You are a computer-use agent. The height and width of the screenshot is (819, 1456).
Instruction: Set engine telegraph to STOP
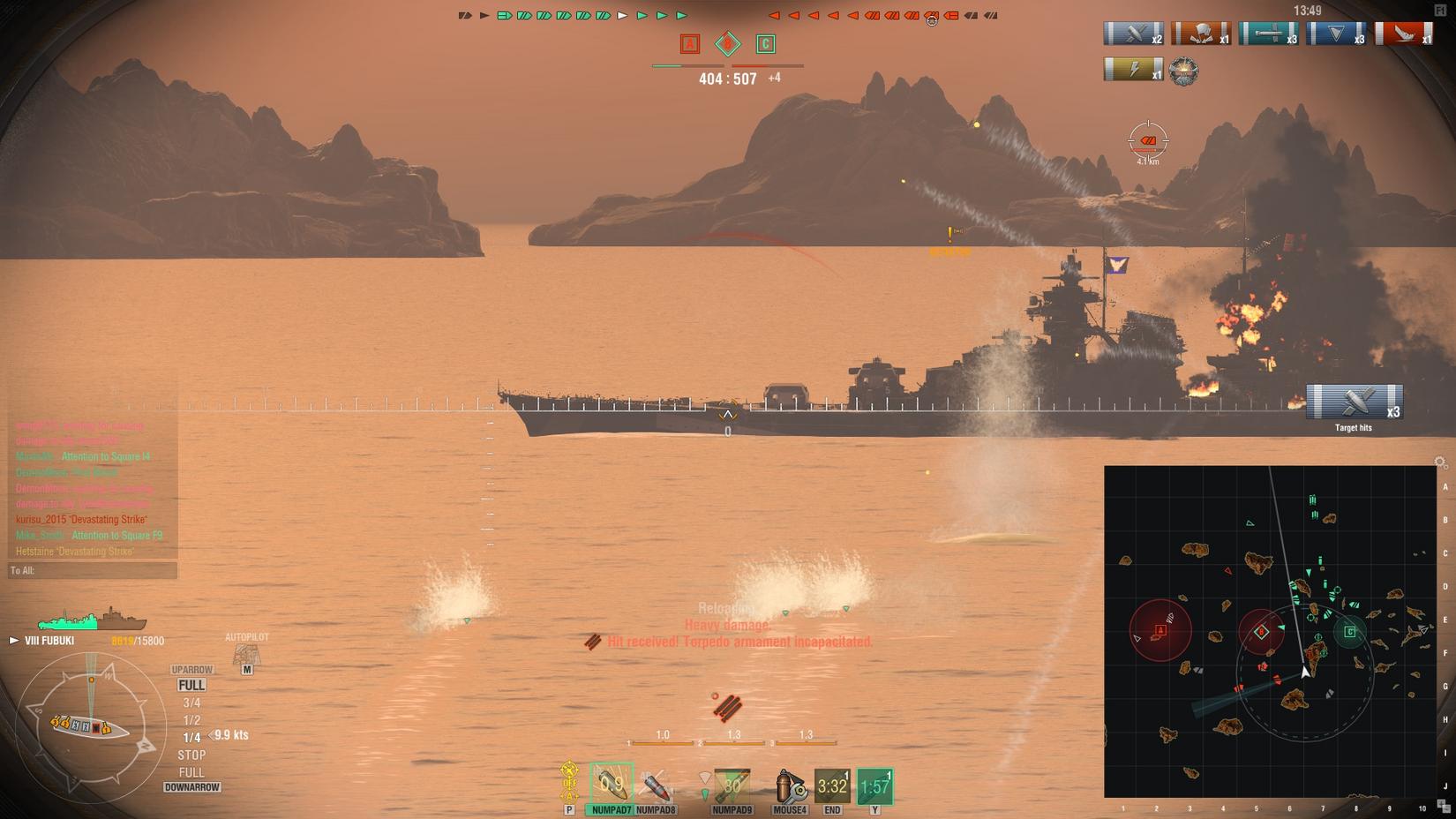(x=191, y=755)
